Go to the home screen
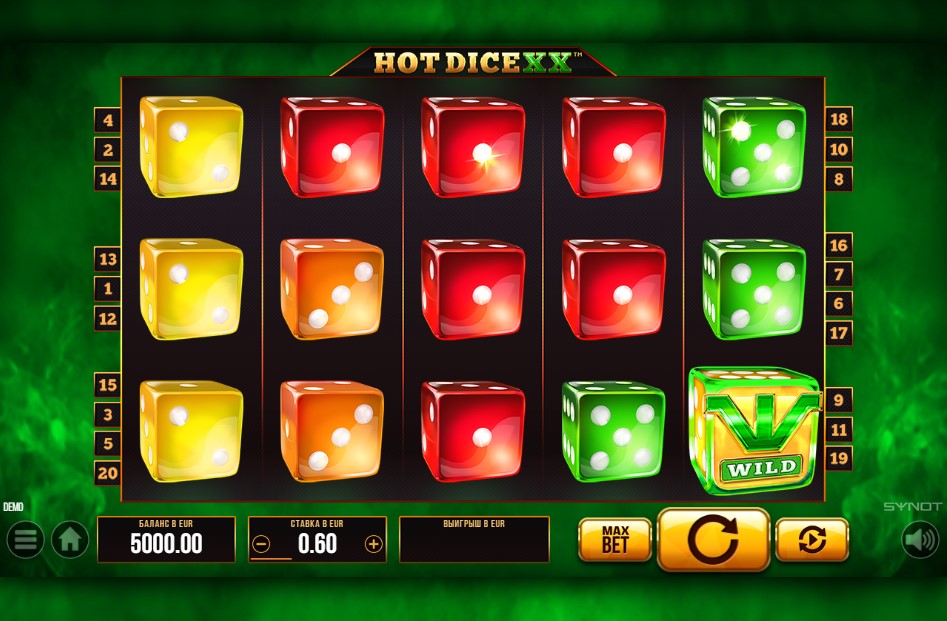The width and height of the screenshot is (947, 621). pos(70,540)
